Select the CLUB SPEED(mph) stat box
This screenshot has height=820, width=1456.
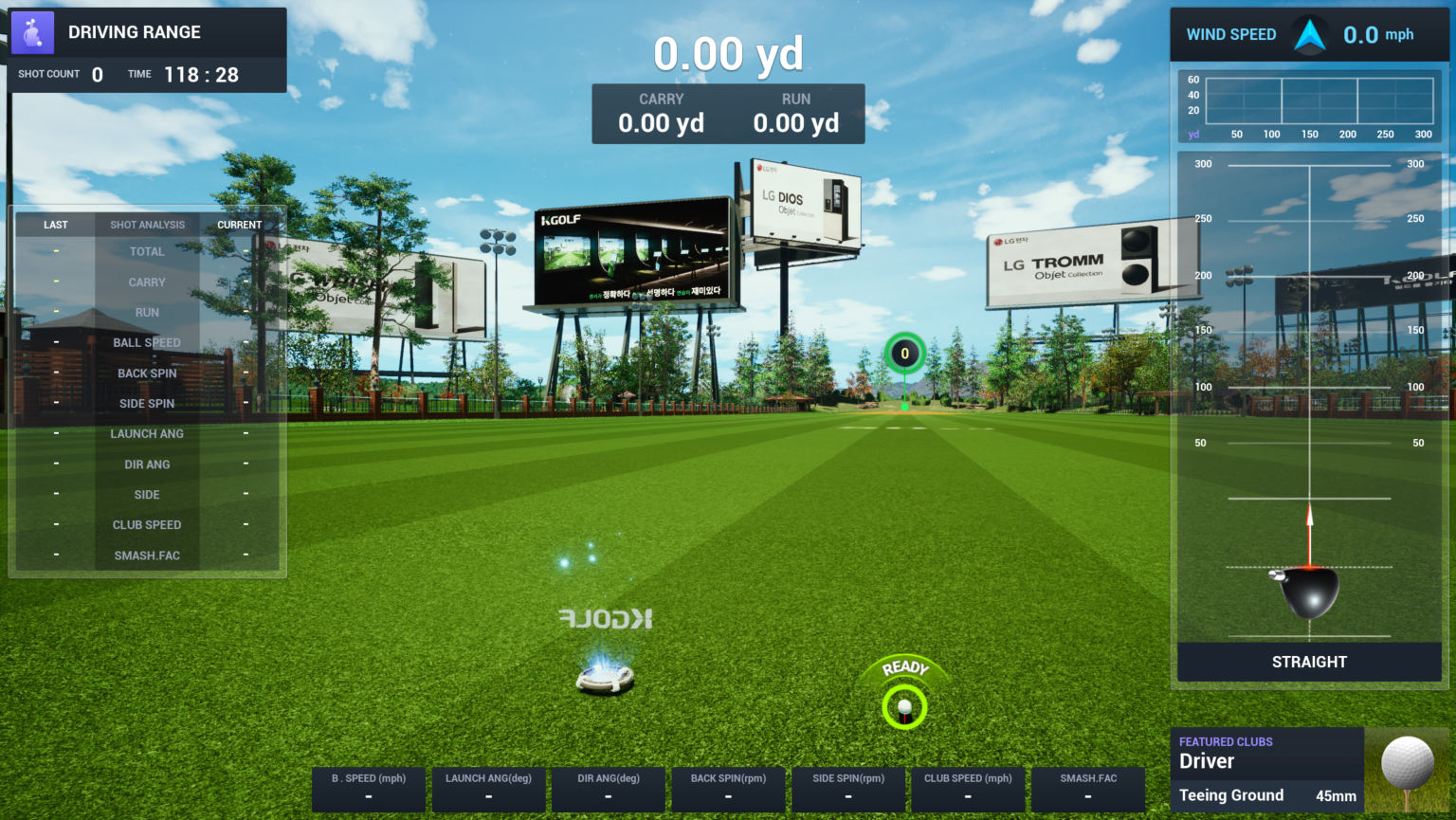point(968,789)
